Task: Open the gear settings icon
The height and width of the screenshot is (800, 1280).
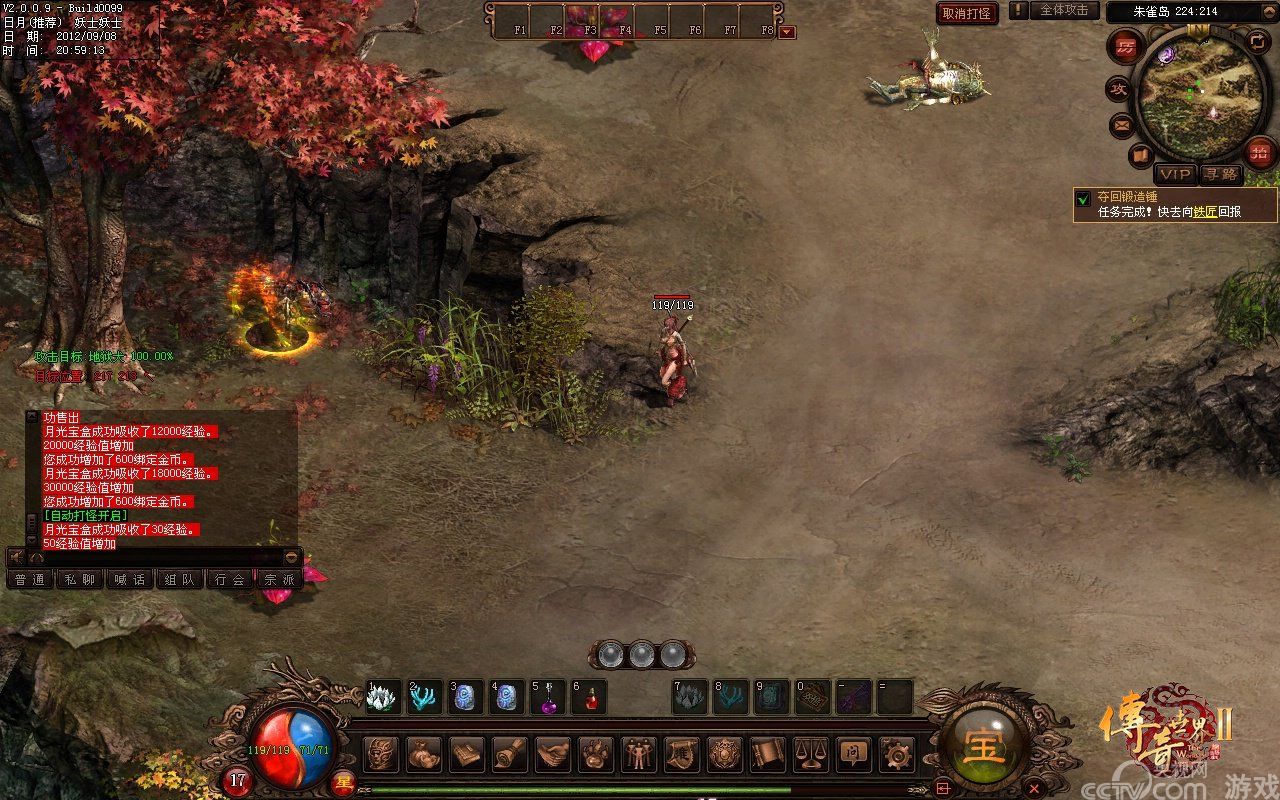Action: tap(895, 753)
